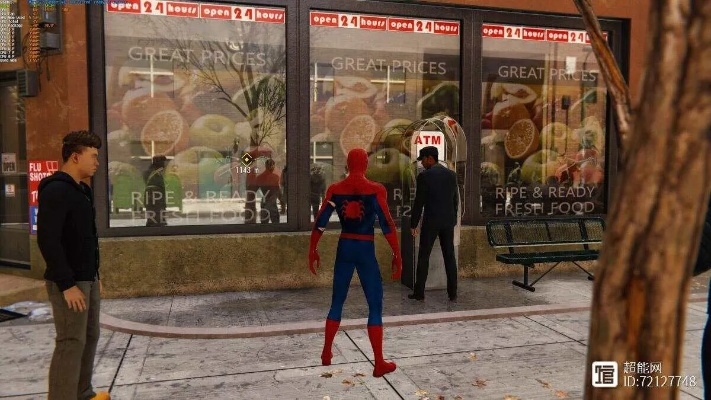The width and height of the screenshot is (711, 400).
Task: Click the diamond objective waypoint marker
Action: pyautogui.click(x=246, y=158)
